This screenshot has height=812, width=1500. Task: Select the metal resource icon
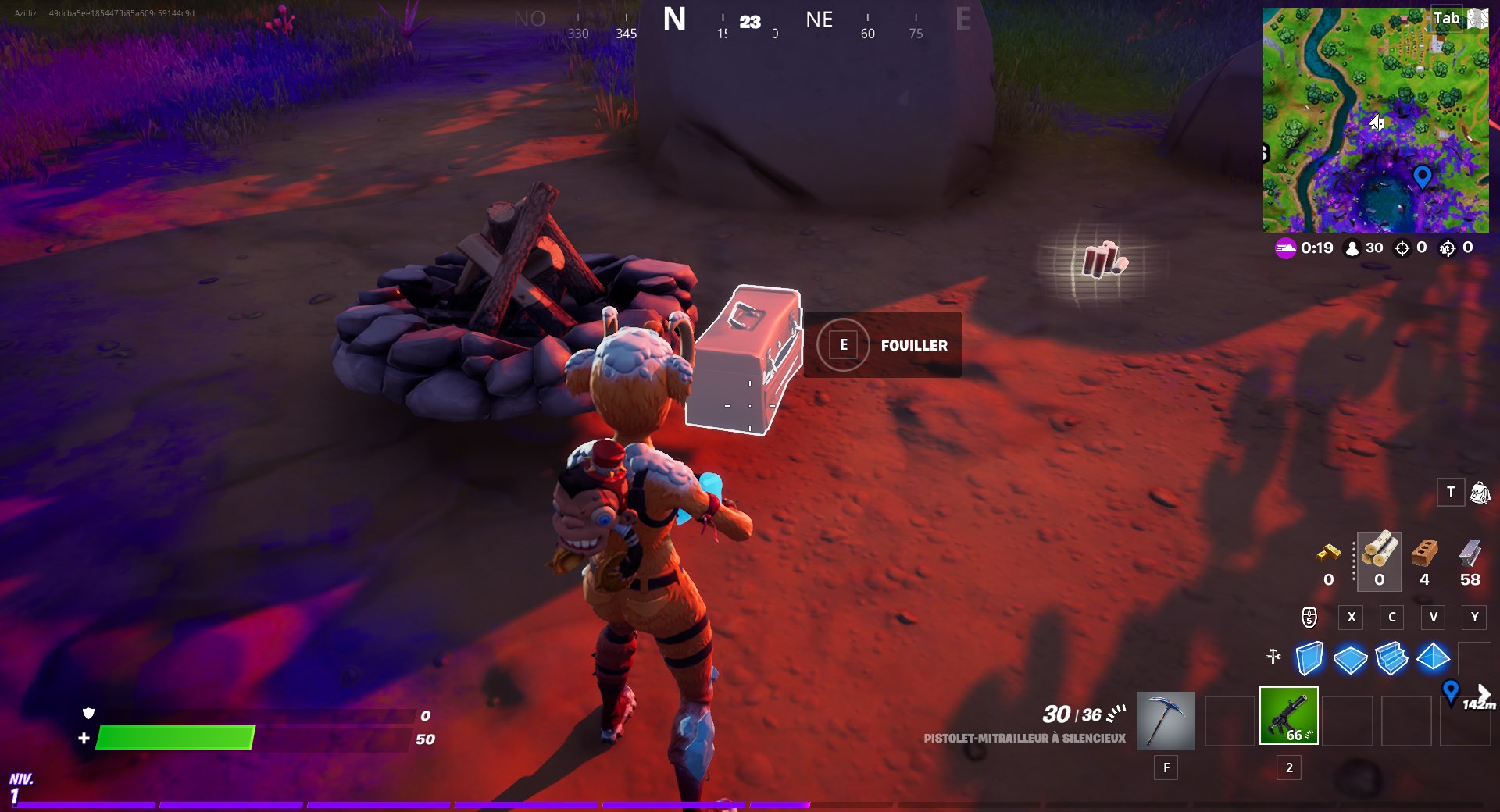[1470, 556]
